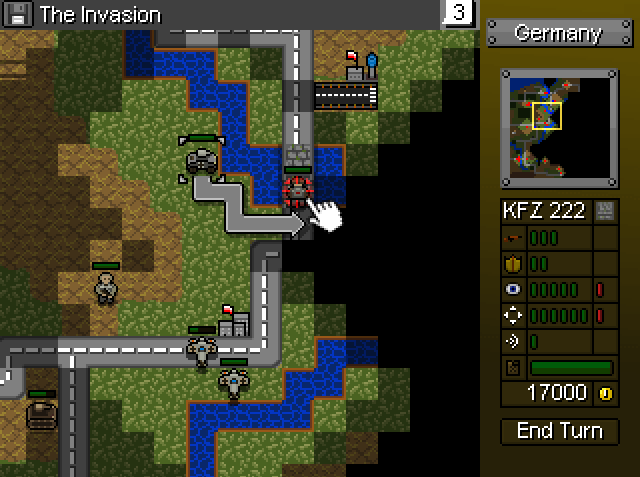
Task: Click the minimap overview
Action: pyautogui.click(x=559, y=129)
